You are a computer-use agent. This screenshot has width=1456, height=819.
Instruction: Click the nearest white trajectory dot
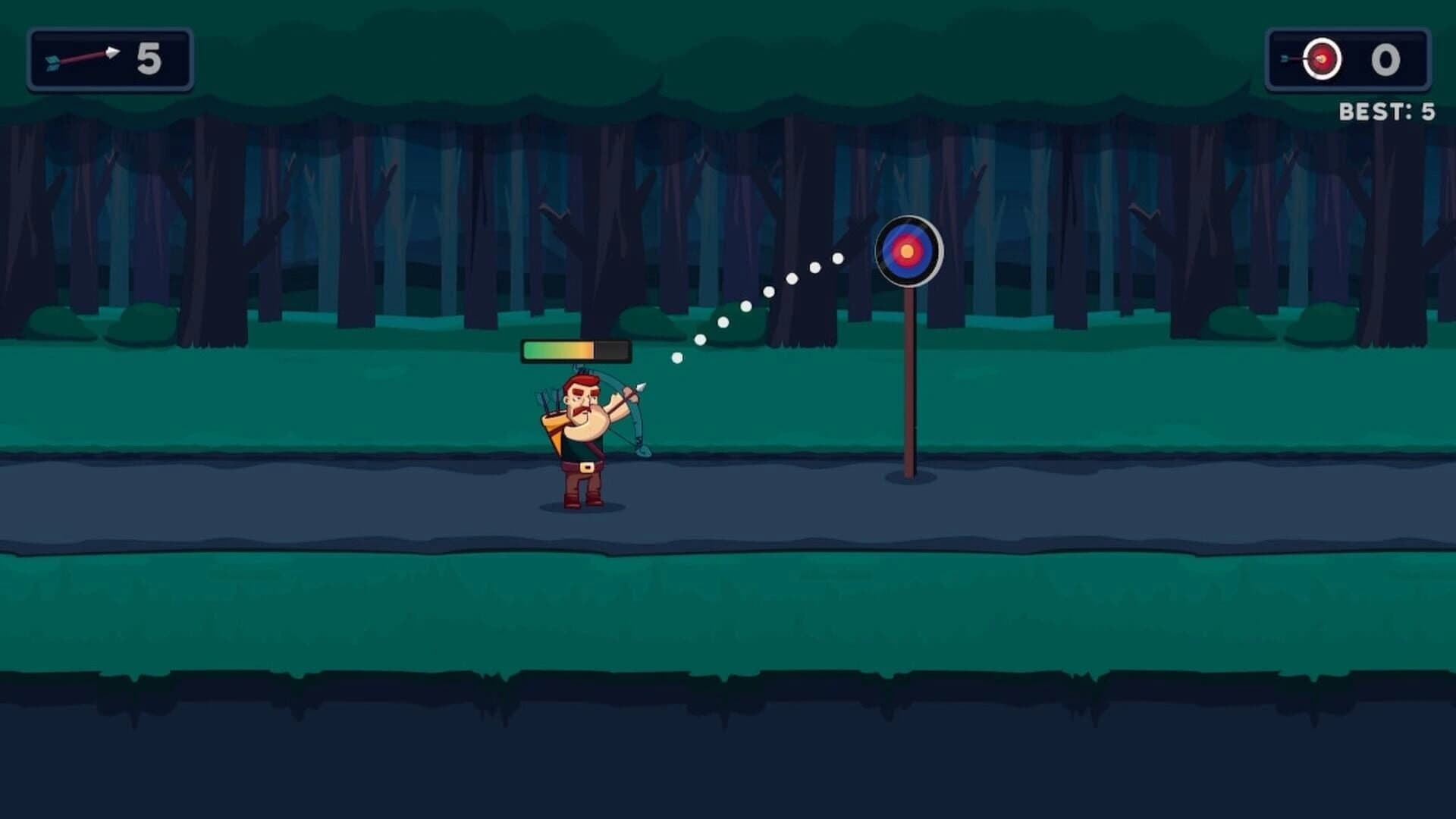[x=676, y=359]
